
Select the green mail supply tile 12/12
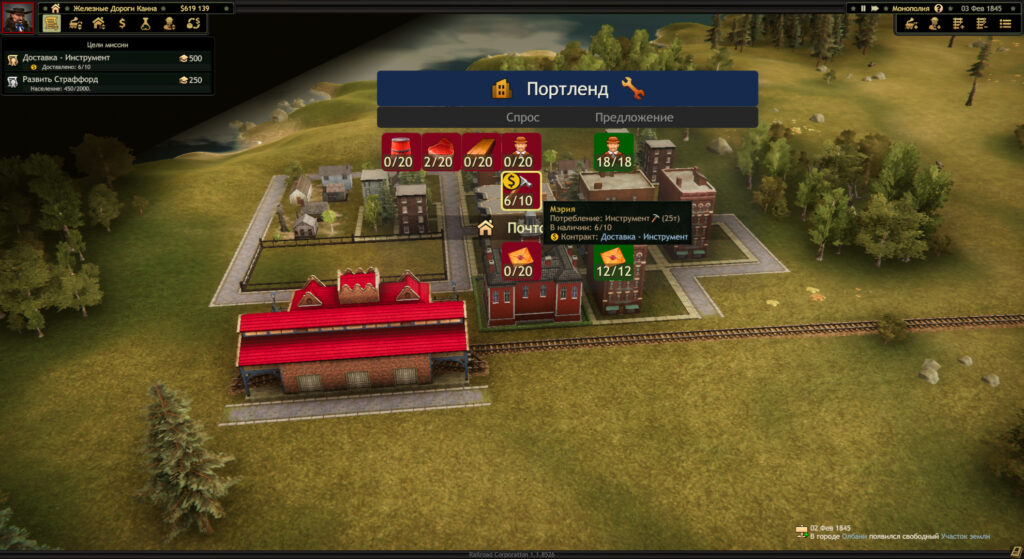click(614, 260)
